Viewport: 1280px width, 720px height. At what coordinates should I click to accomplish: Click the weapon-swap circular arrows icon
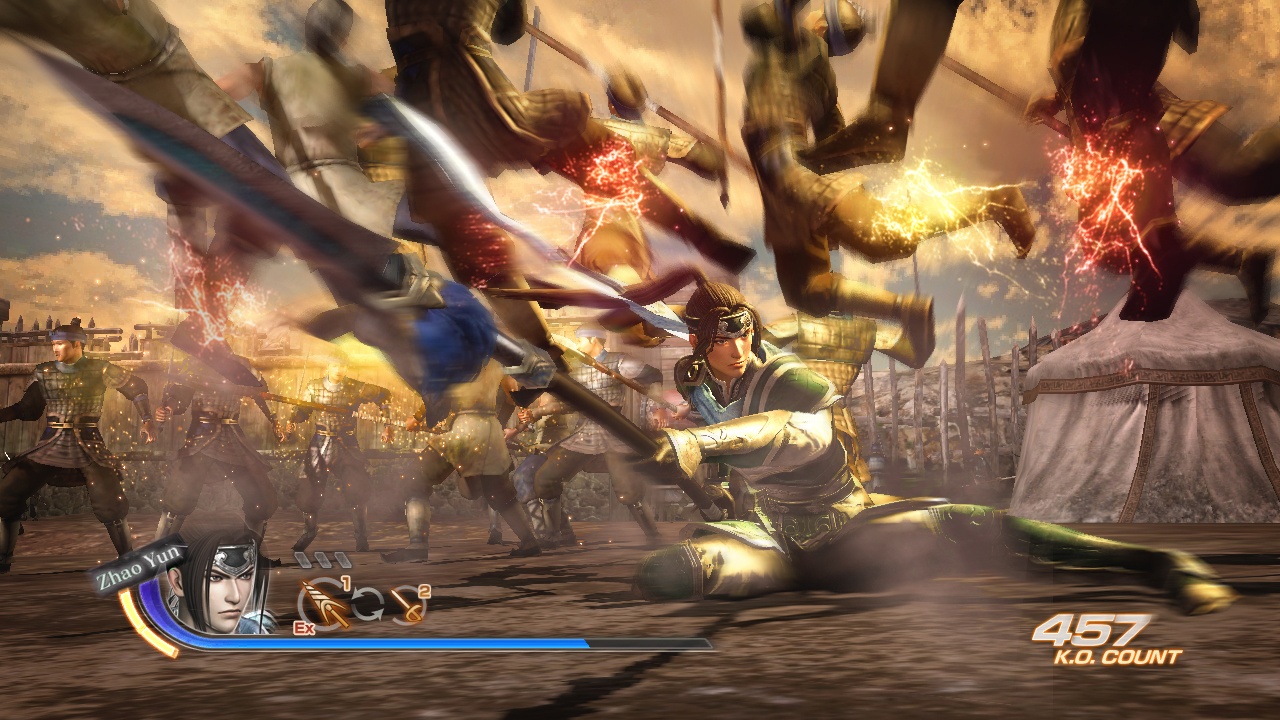click(366, 603)
